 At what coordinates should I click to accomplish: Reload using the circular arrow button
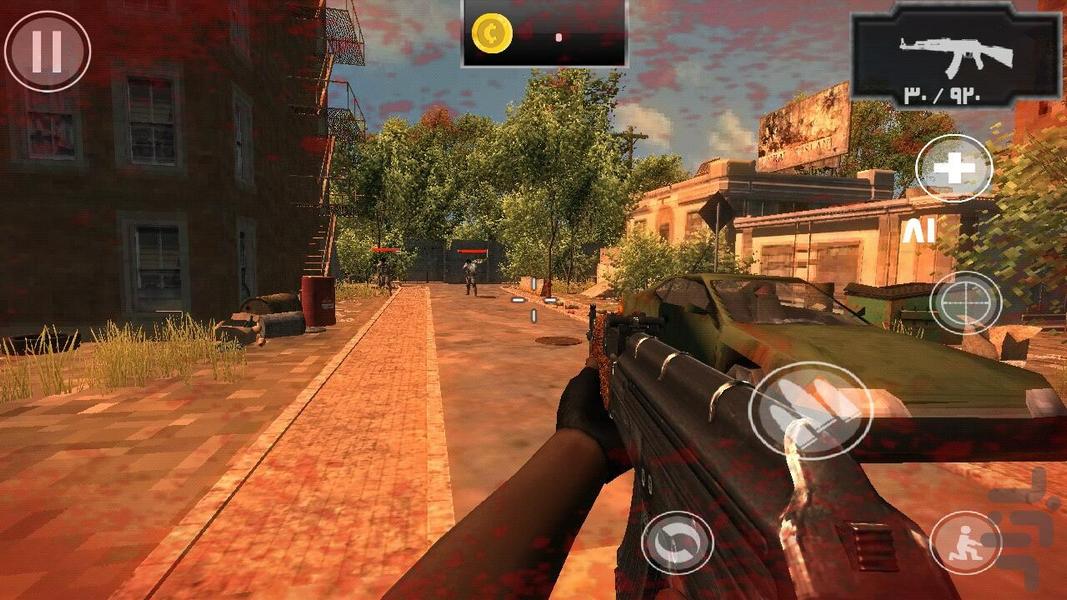tap(677, 543)
